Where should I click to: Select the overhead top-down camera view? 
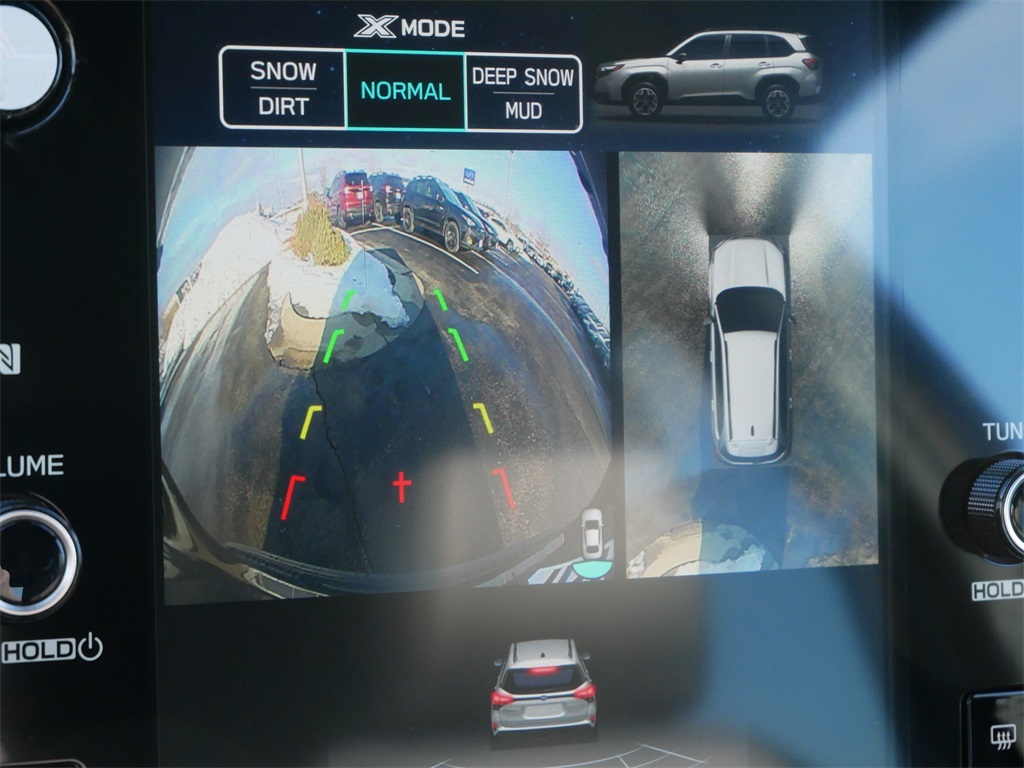tap(749, 365)
